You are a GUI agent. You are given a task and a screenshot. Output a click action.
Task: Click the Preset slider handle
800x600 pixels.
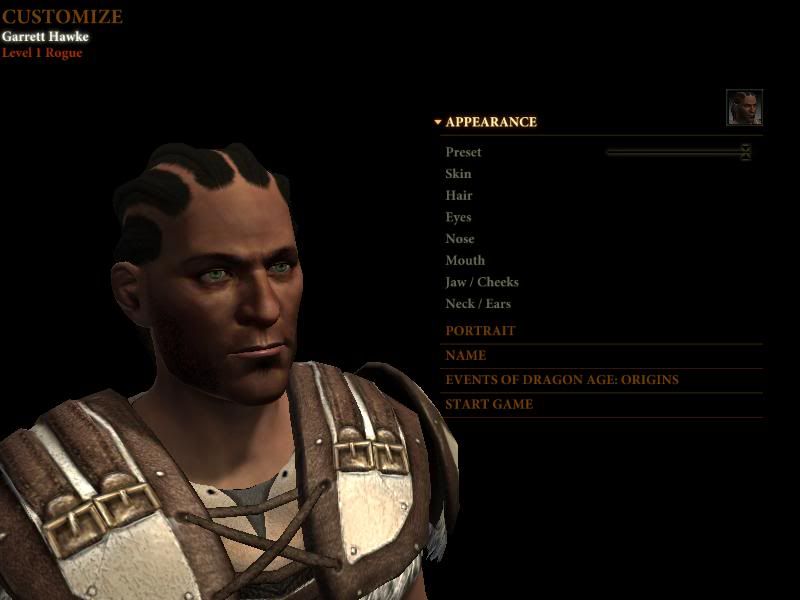point(745,152)
